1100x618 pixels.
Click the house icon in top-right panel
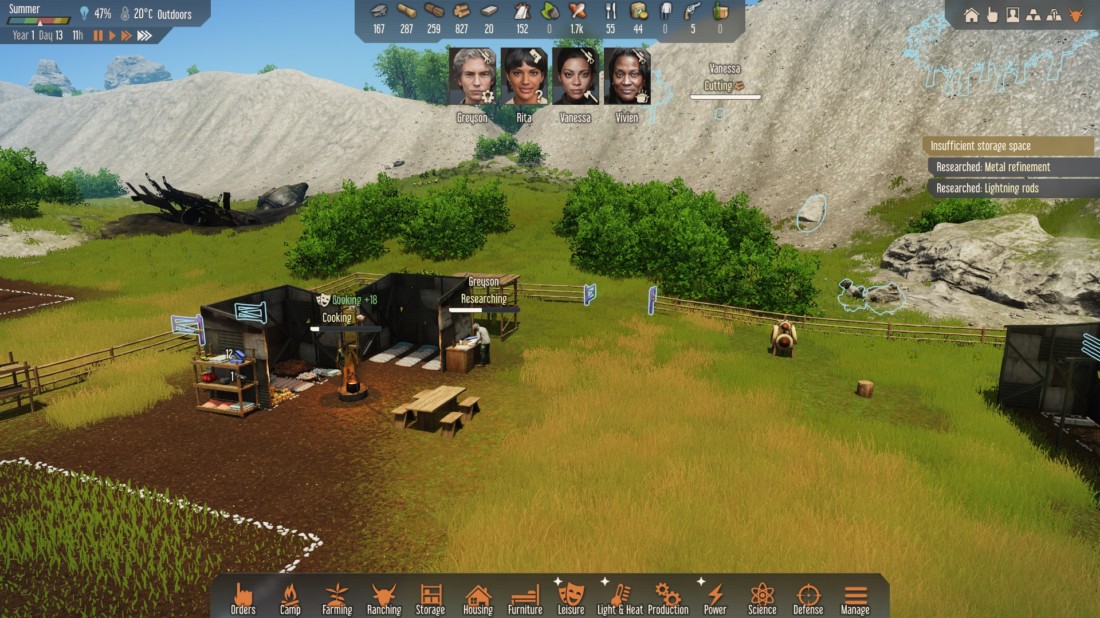971,15
